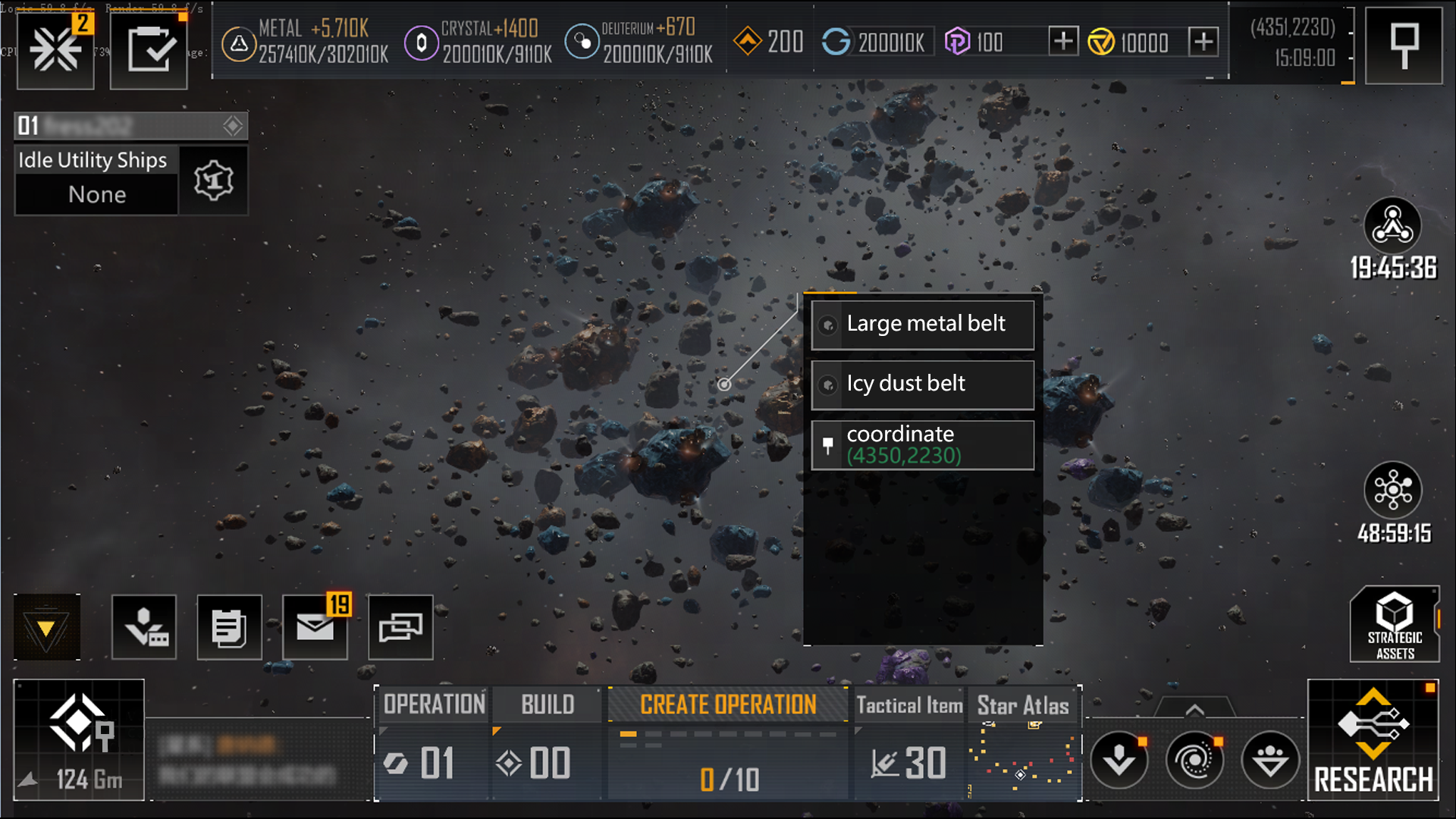Choose the Icy dust belt entry
1456x819 pixels.
(x=922, y=384)
